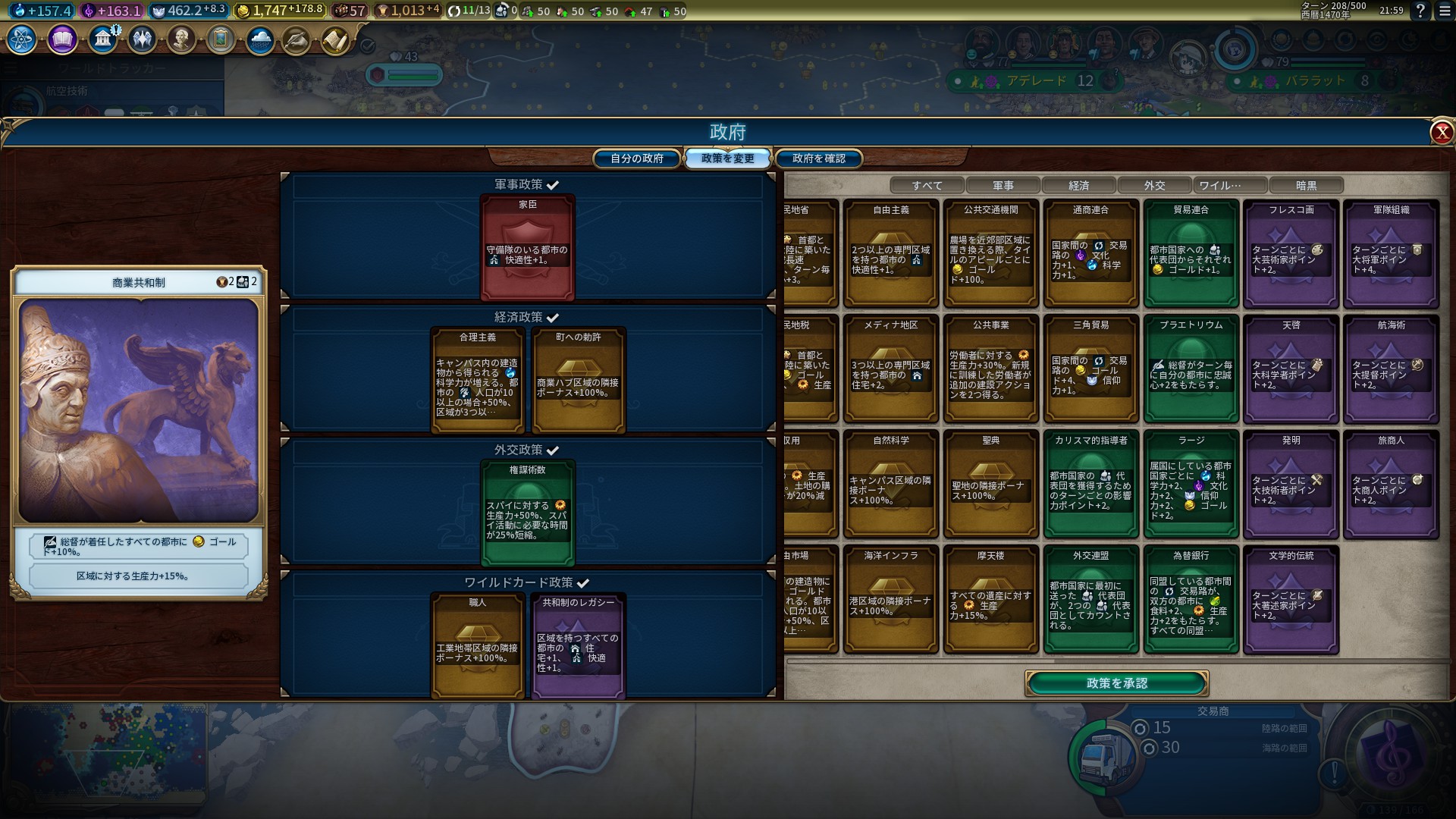Viewport: 1456px width, 819px height.
Task: Show only 経済 policy cards
Action: click(x=1078, y=185)
